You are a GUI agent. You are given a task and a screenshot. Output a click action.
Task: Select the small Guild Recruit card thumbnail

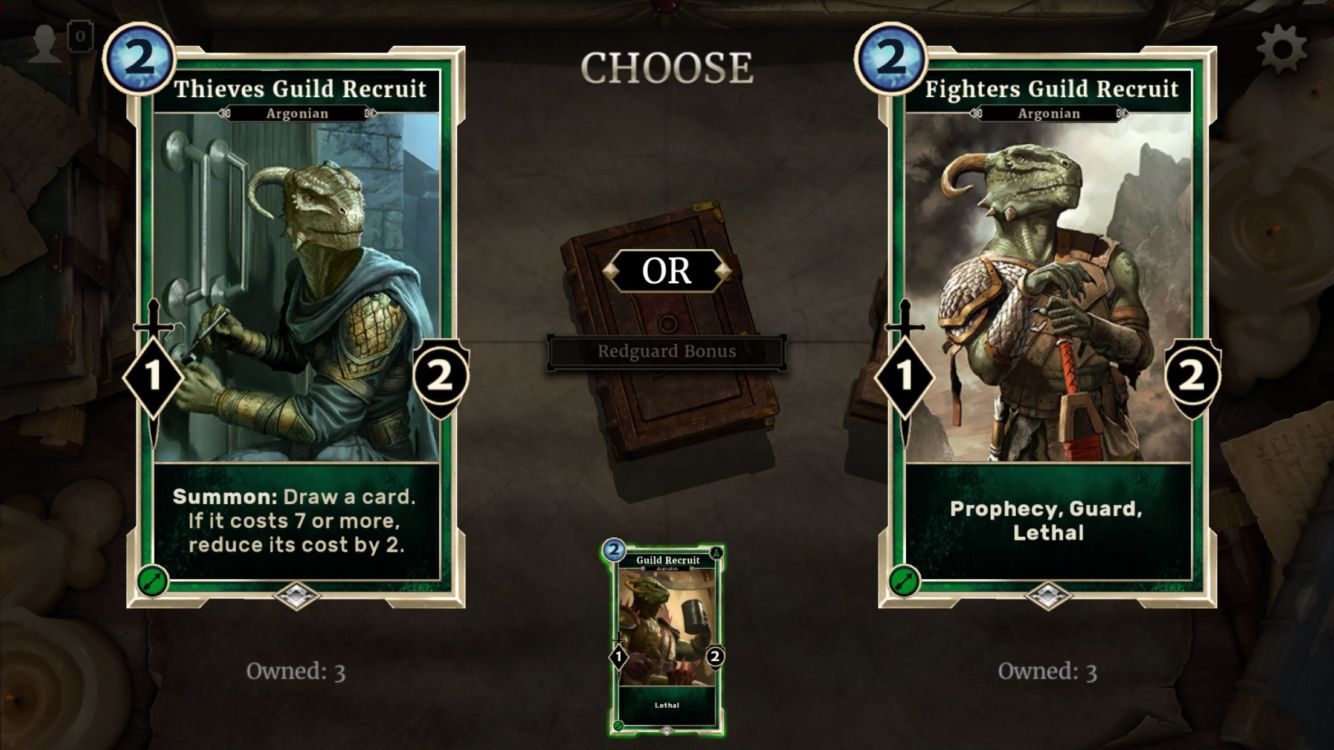point(666,640)
